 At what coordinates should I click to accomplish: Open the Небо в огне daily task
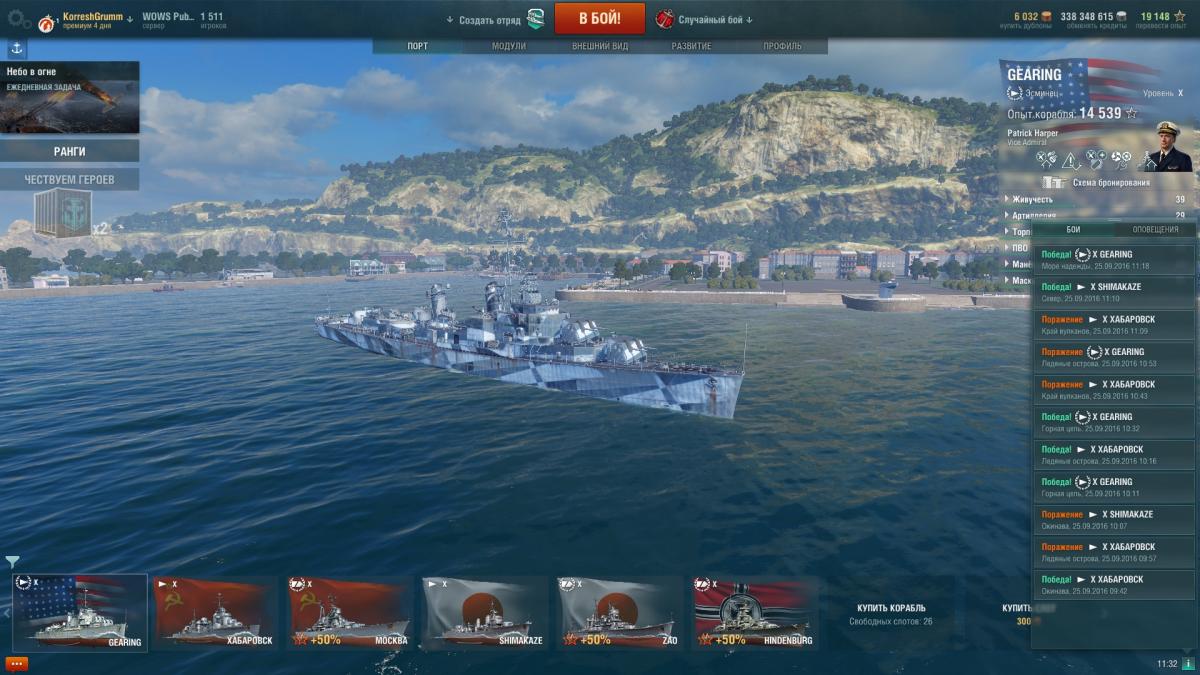pos(69,97)
